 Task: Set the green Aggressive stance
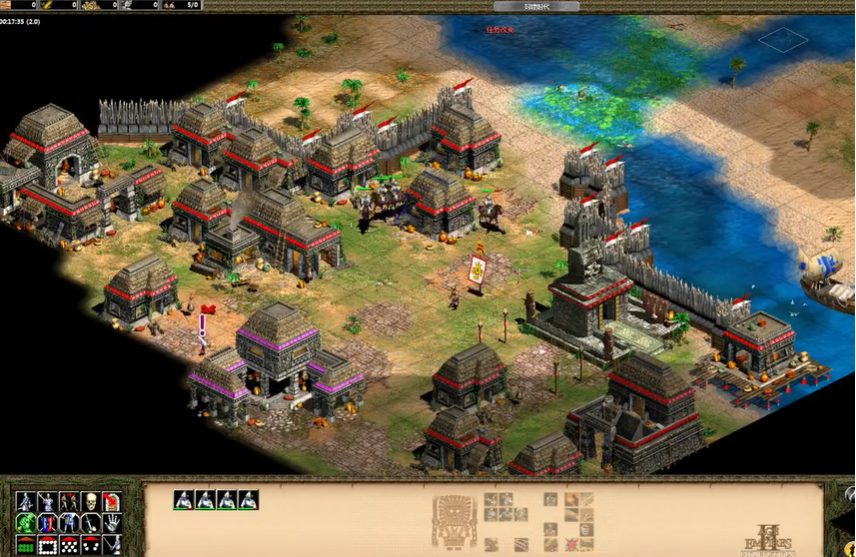(26, 523)
